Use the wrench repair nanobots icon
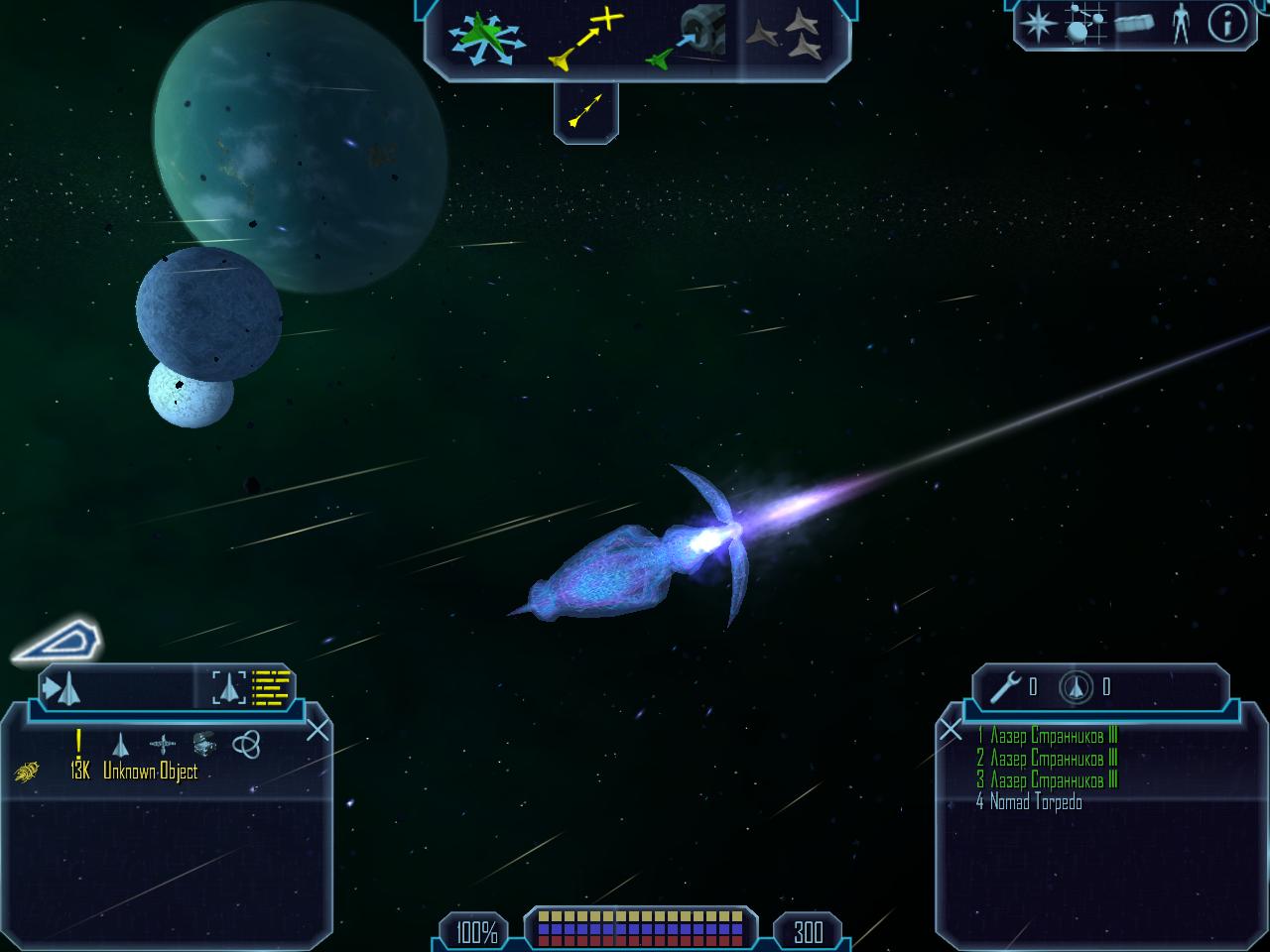 (x=1005, y=686)
